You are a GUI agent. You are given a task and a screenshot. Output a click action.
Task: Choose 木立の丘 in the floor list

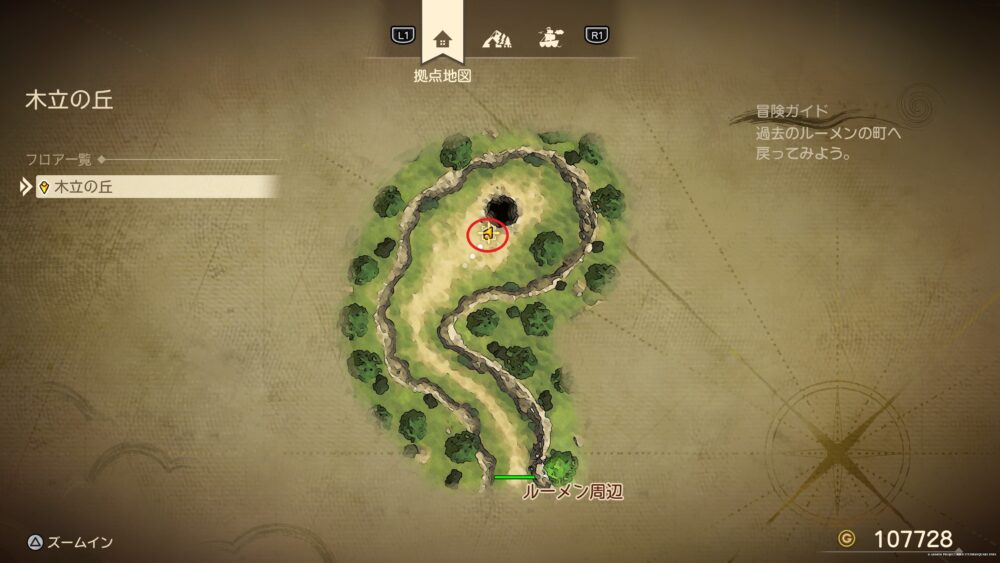tap(157, 187)
